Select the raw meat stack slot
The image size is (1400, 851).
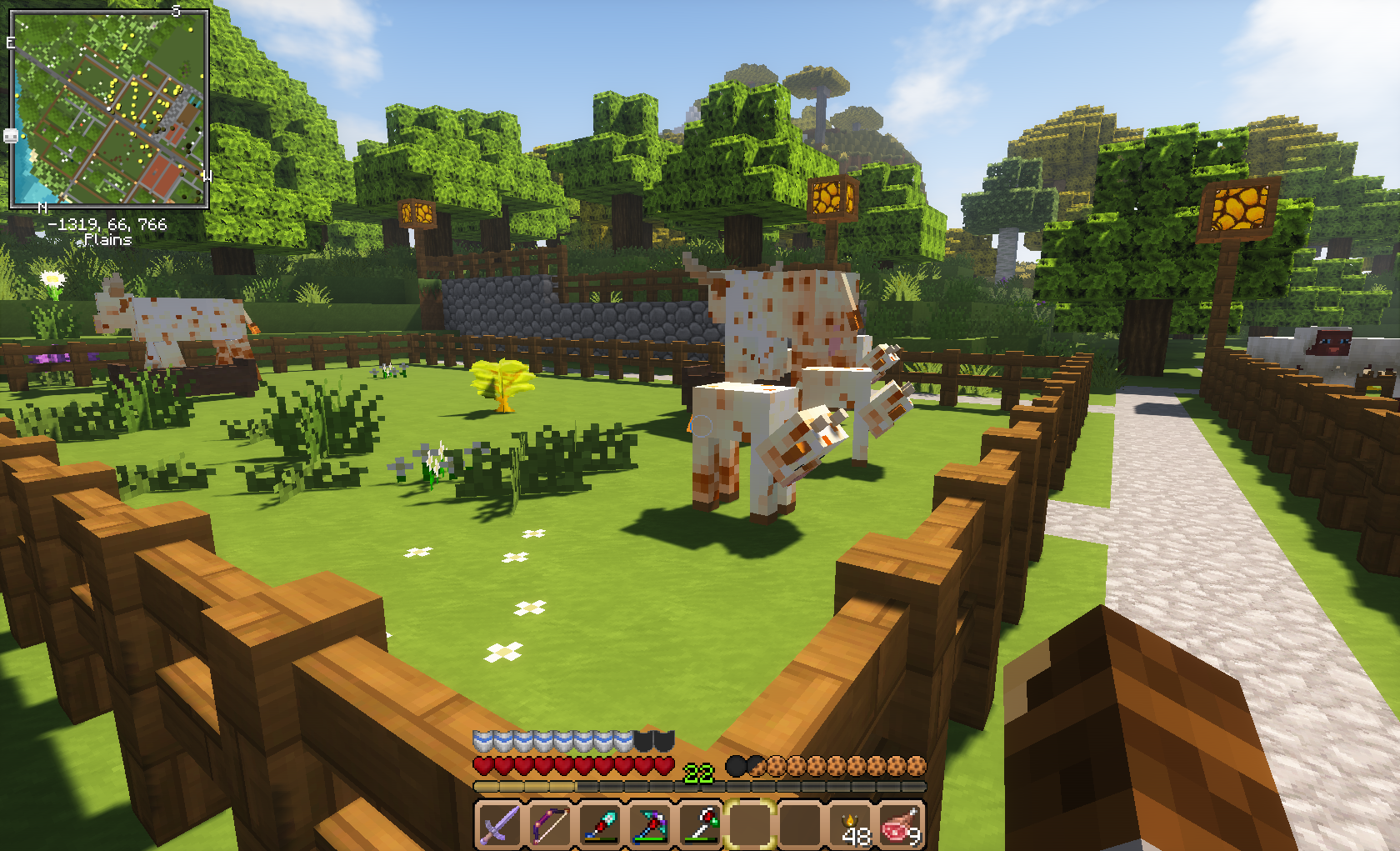[x=901, y=823]
